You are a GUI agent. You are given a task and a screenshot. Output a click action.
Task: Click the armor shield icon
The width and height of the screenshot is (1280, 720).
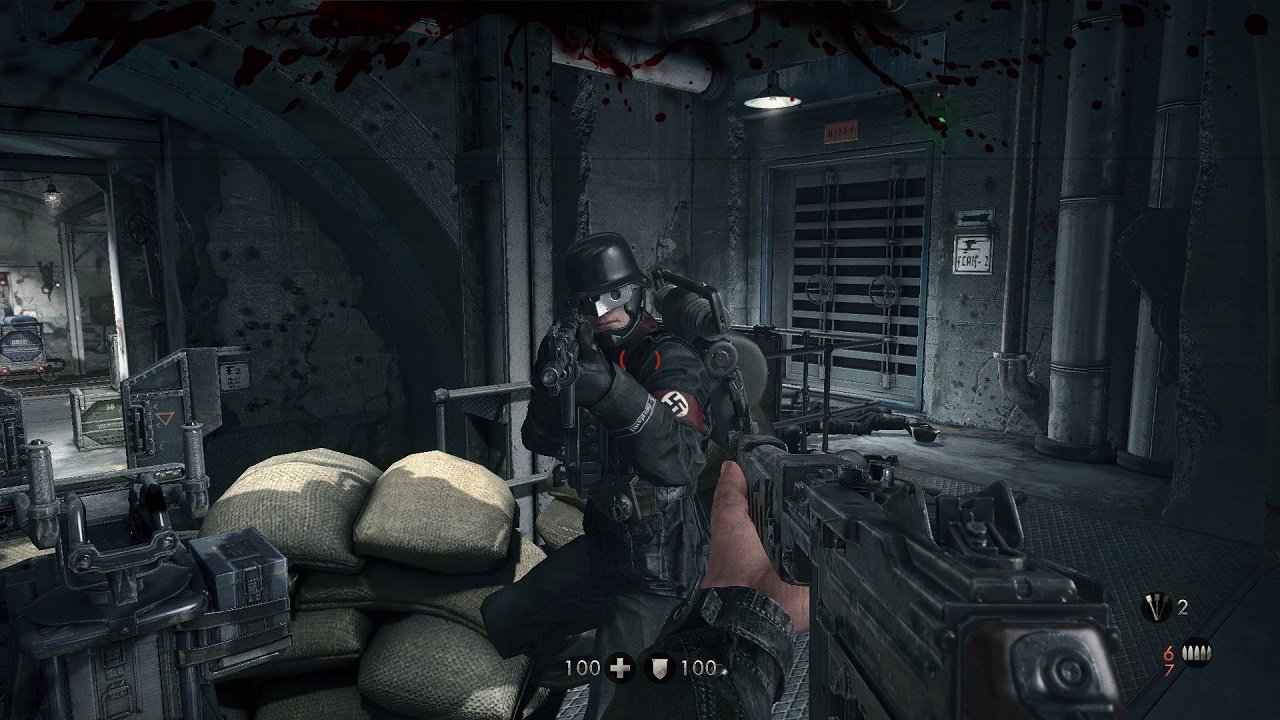[659, 667]
